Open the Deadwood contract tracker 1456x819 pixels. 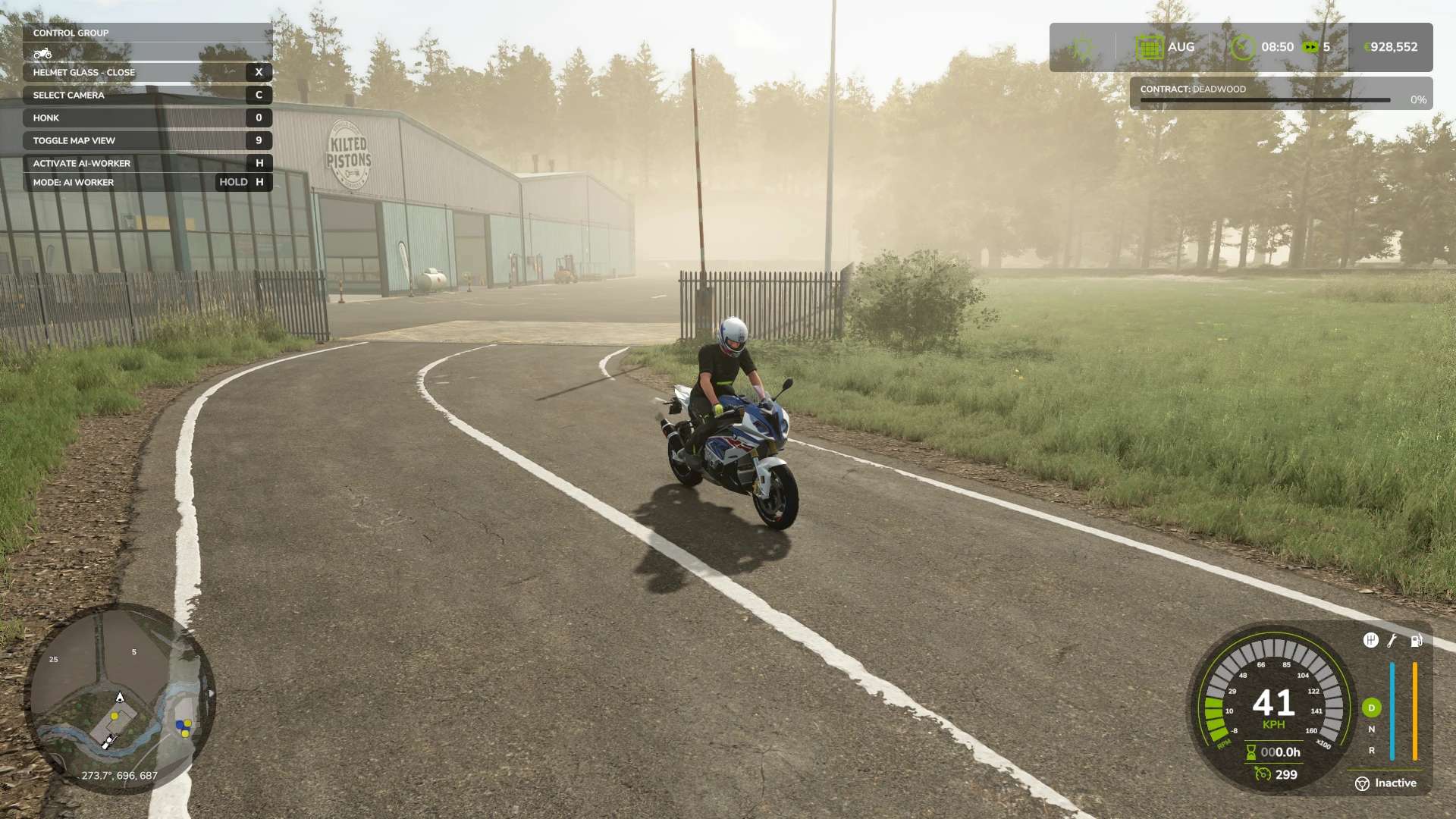point(1281,94)
